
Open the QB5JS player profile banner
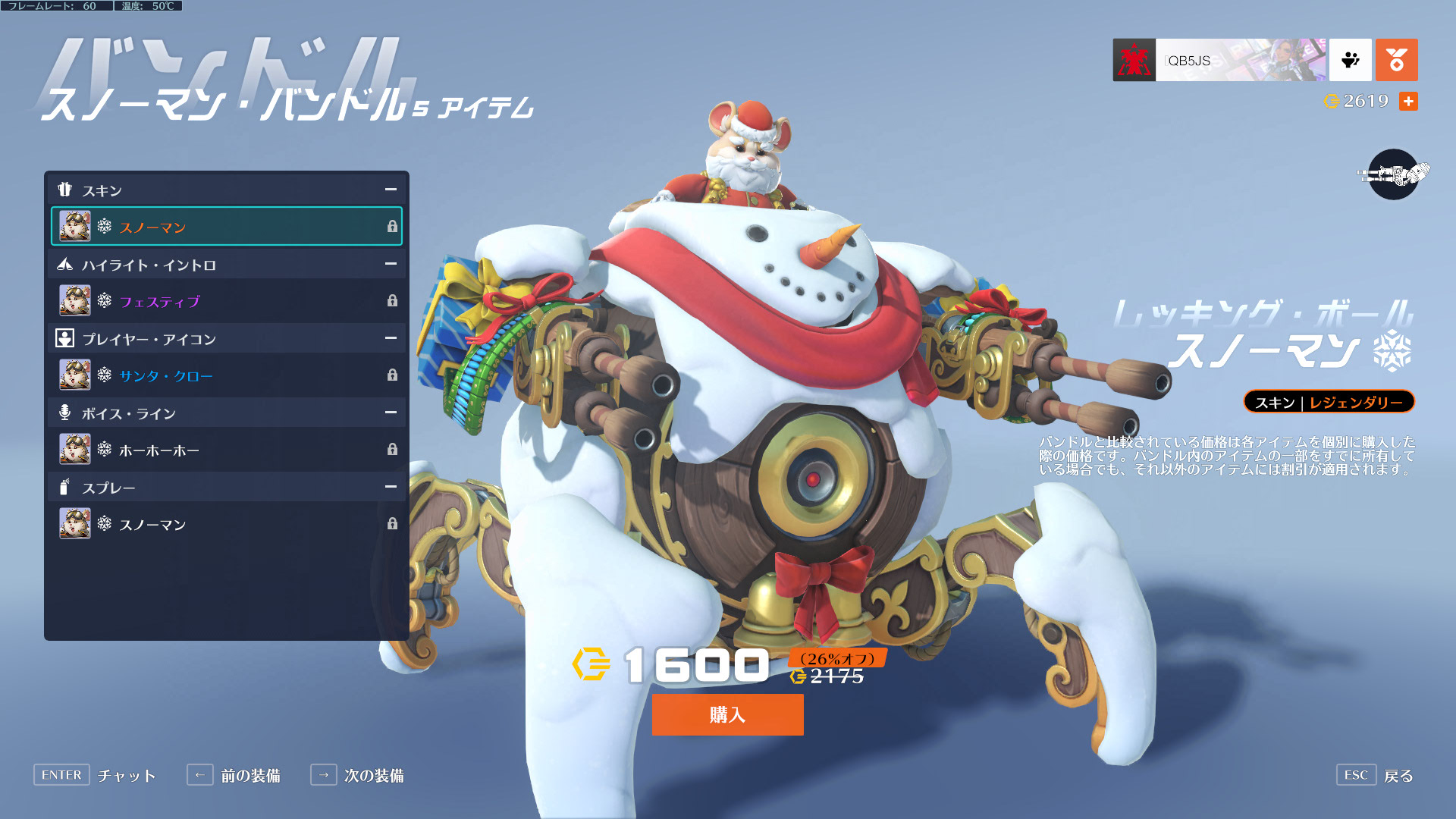pos(1219,60)
